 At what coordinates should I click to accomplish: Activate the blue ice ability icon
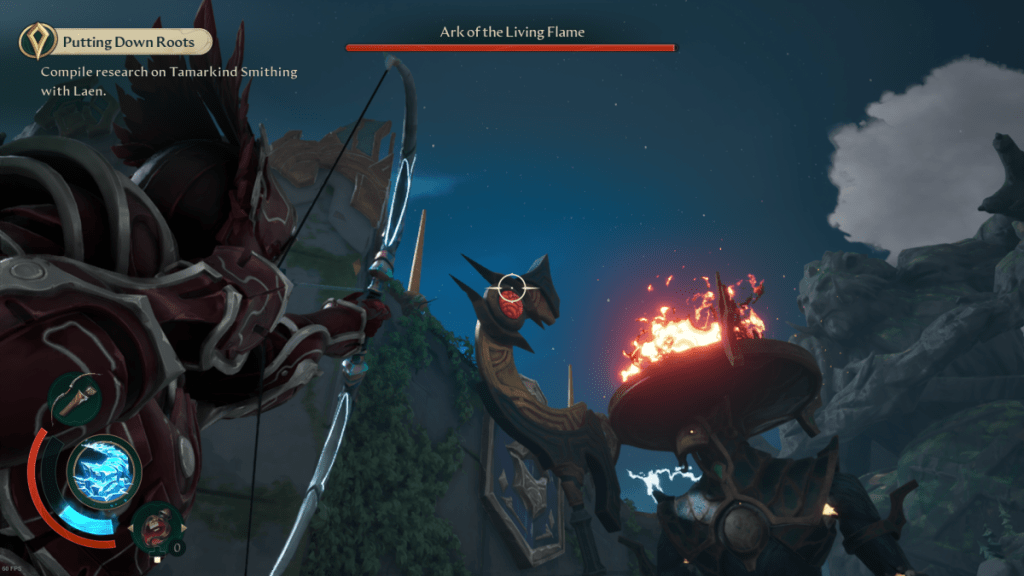click(x=104, y=468)
